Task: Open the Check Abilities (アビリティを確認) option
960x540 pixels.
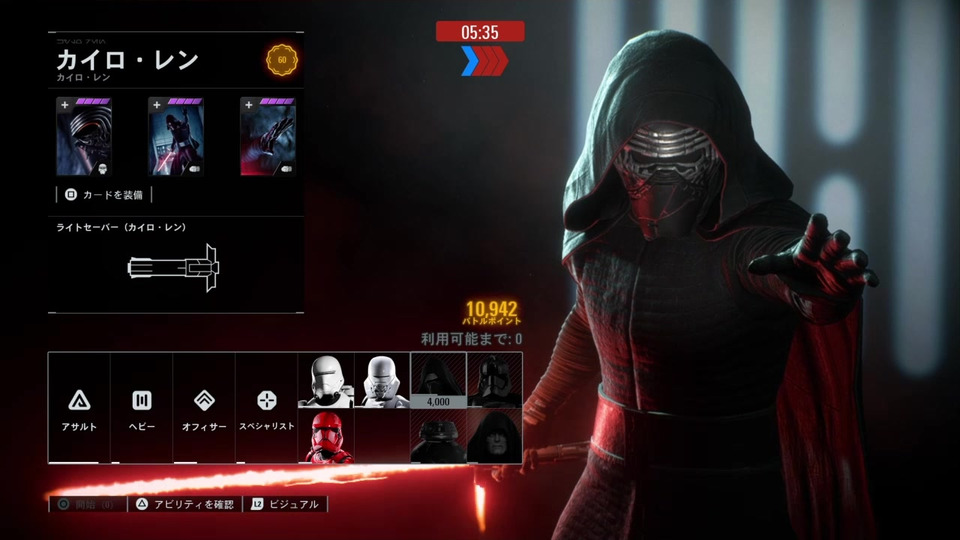Action: click(186, 505)
